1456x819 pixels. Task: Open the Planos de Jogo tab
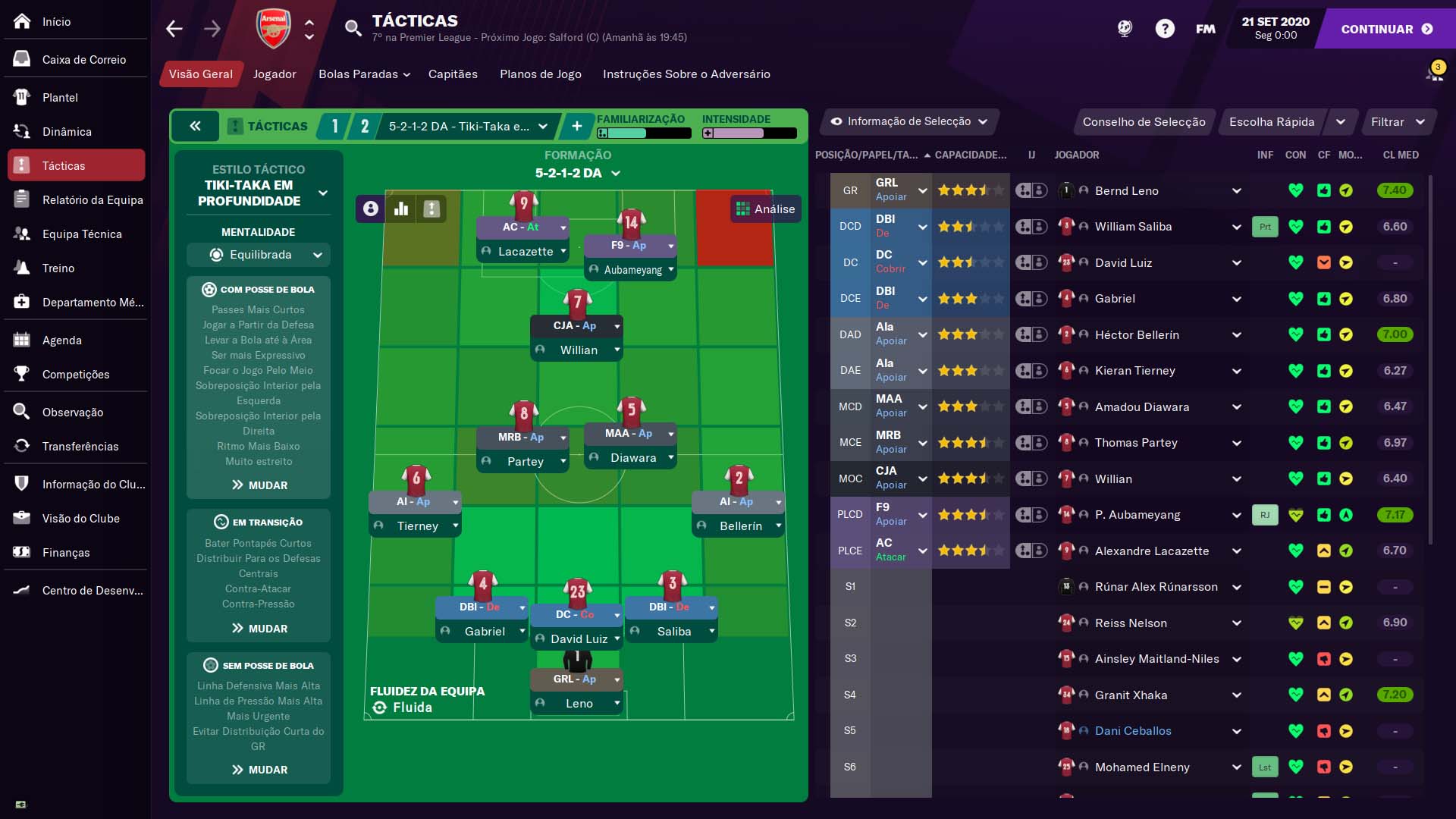click(540, 74)
